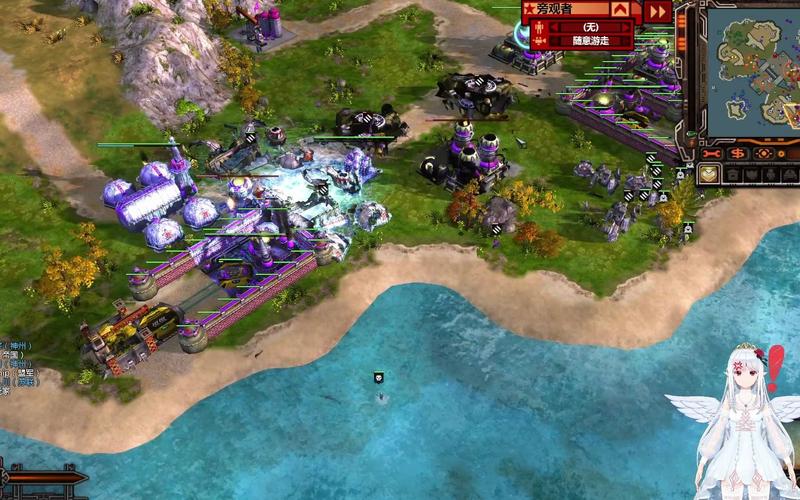Switch camera mode with the 随意游走 right arrow
Screen dimensions: 800x500
tap(625, 41)
